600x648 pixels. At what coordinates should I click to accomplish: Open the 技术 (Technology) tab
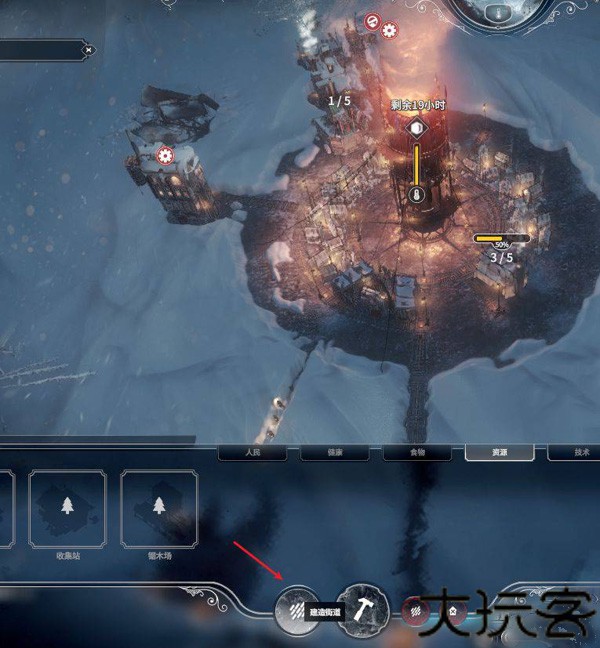click(x=577, y=453)
